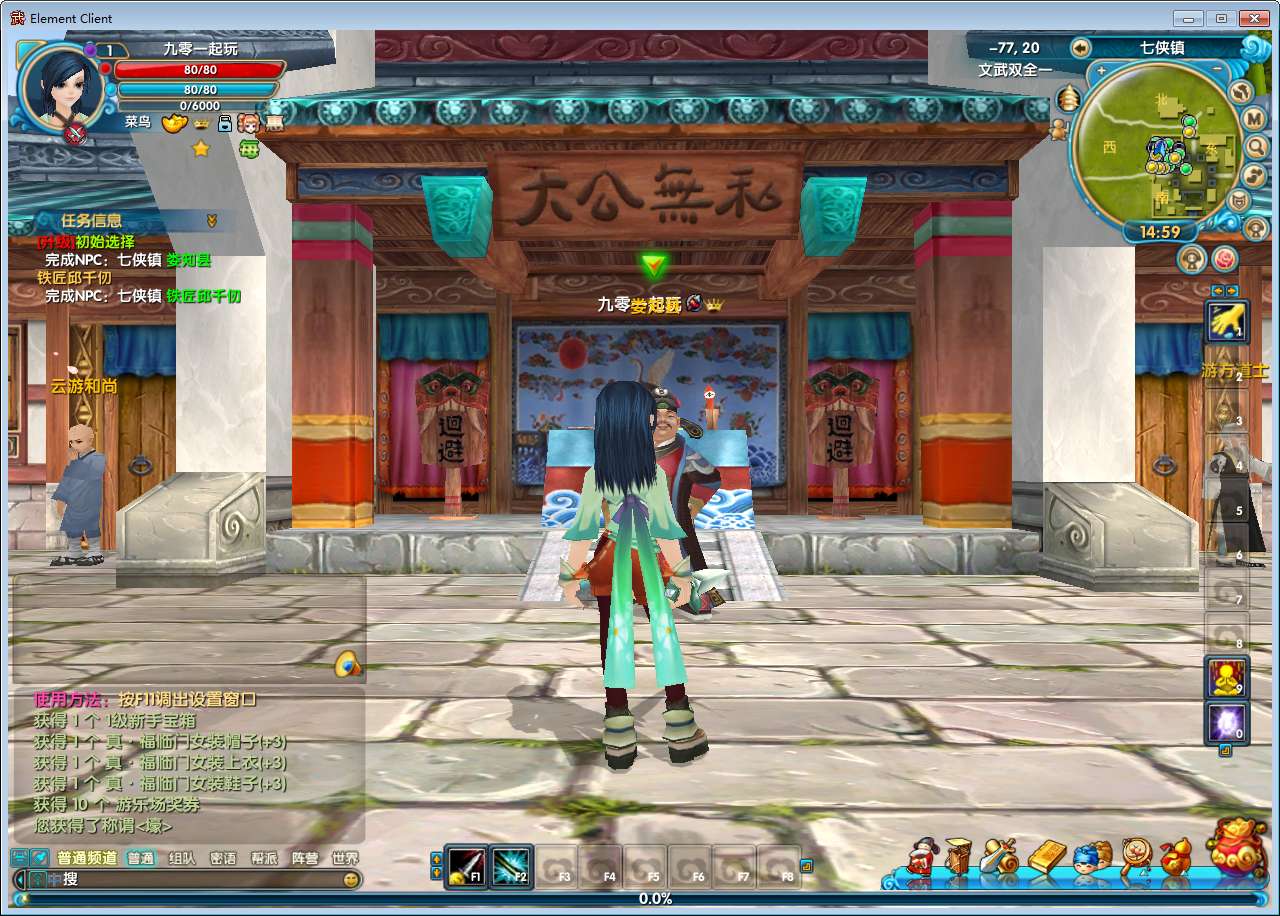Image resolution: width=1280 pixels, height=916 pixels.
Task: Click the yellow right arrow below the minimap clock
Action: (1231, 291)
